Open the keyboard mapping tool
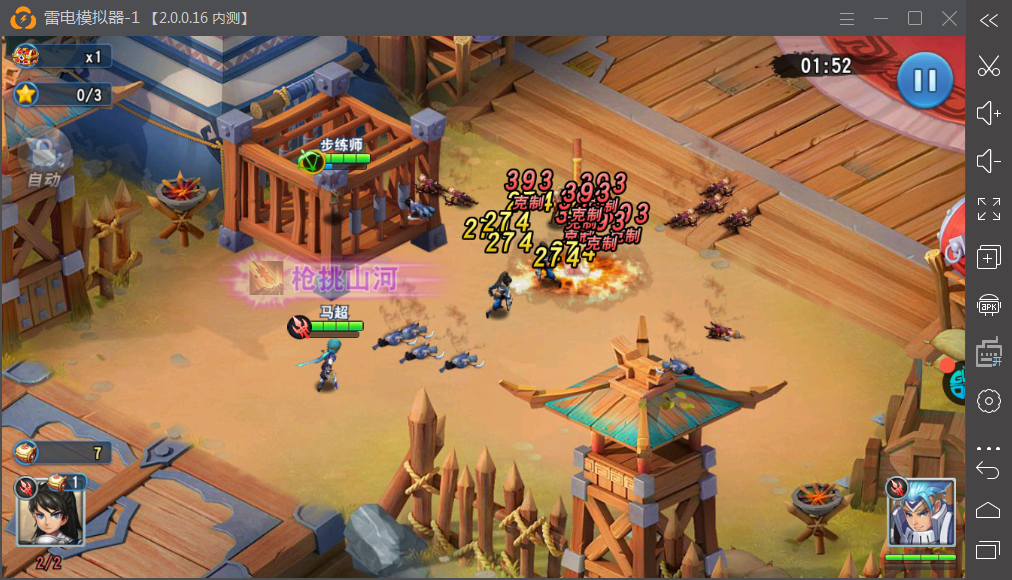This screenshot has width=1012, height=580. point(989,353)
